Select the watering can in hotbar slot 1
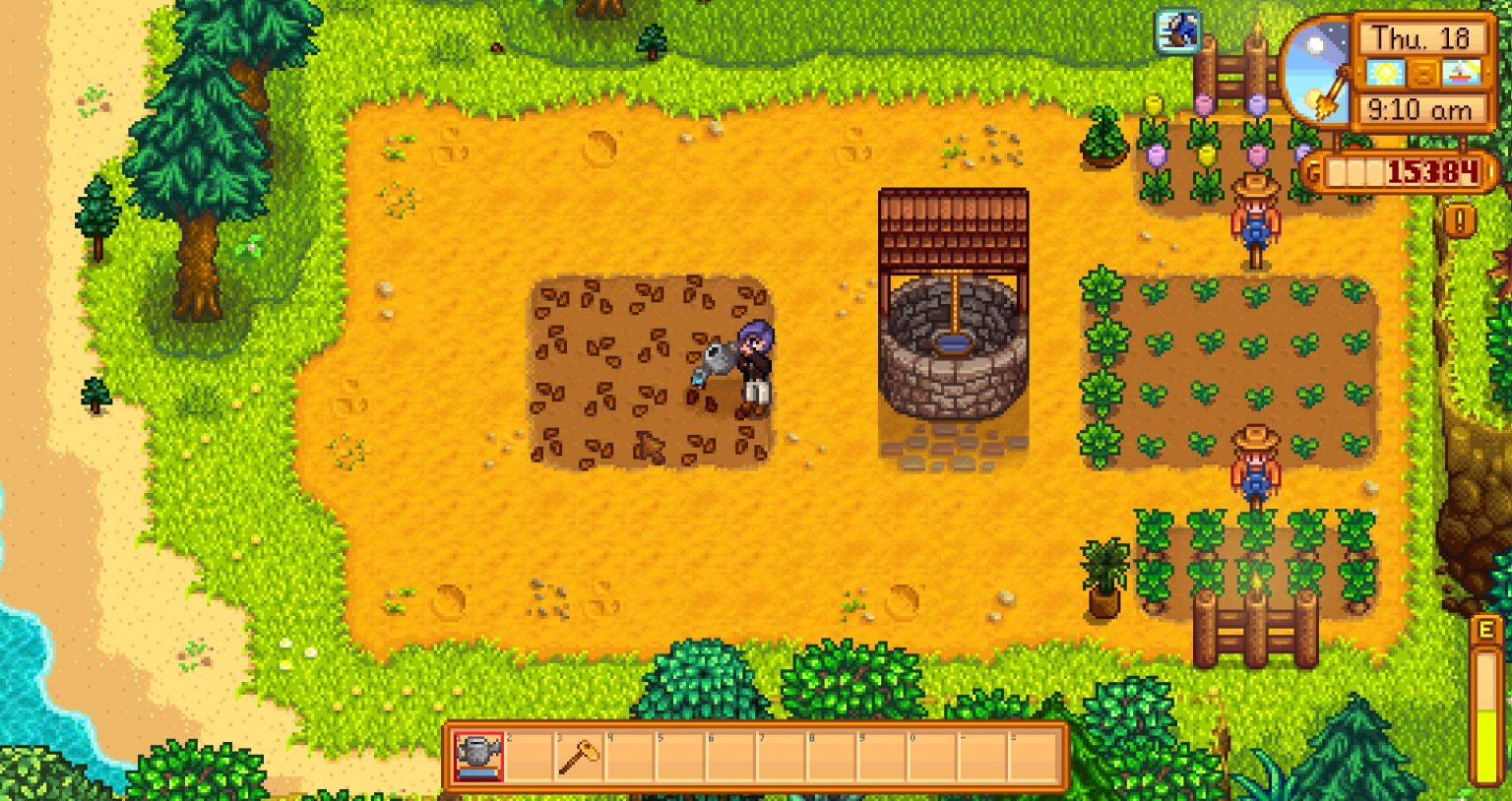The width and height of the screenshot is (1512, 801). (478, 756)
